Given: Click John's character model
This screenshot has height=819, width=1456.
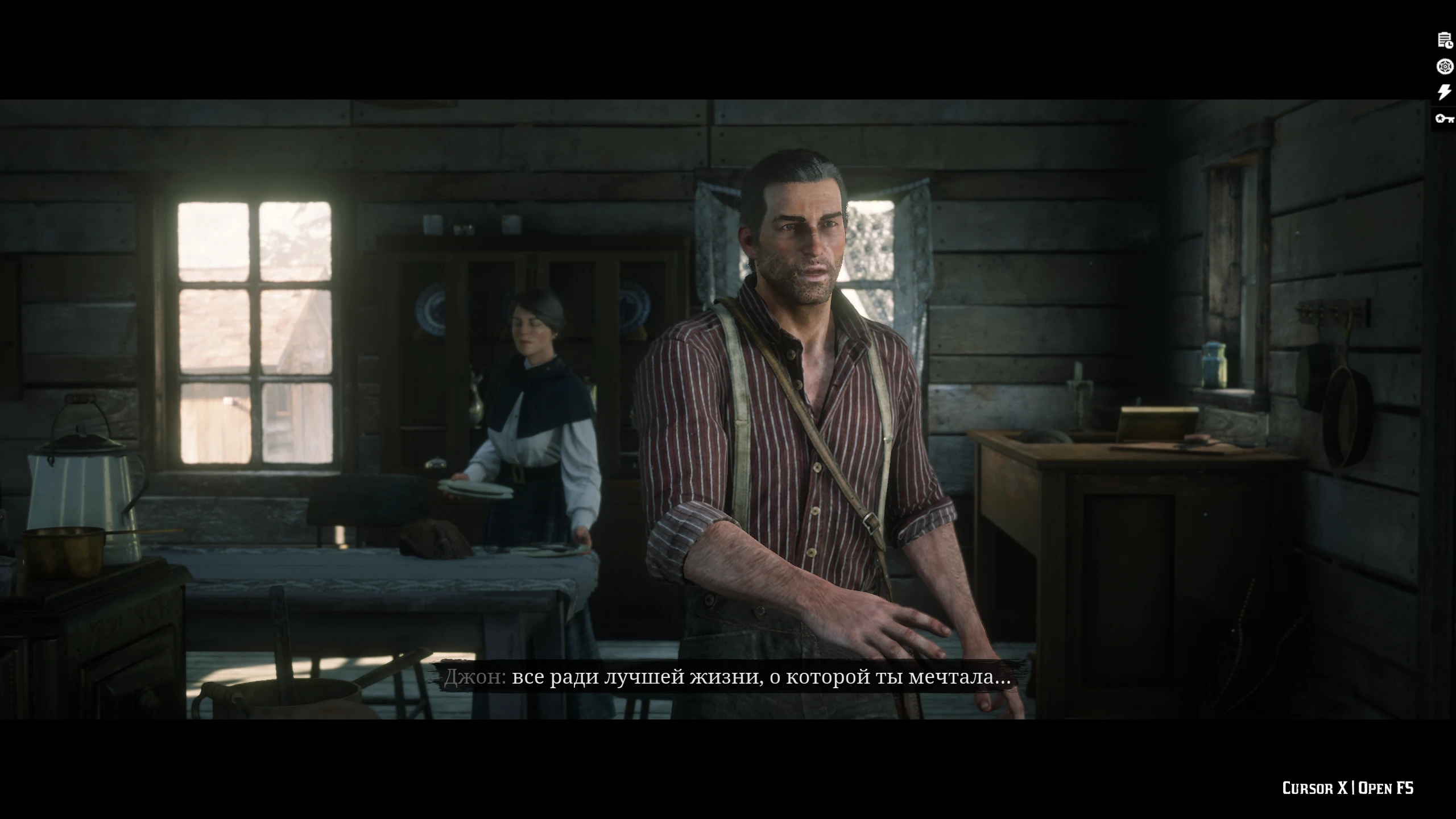Looking at the screenshot, I should tap(796, 398).
